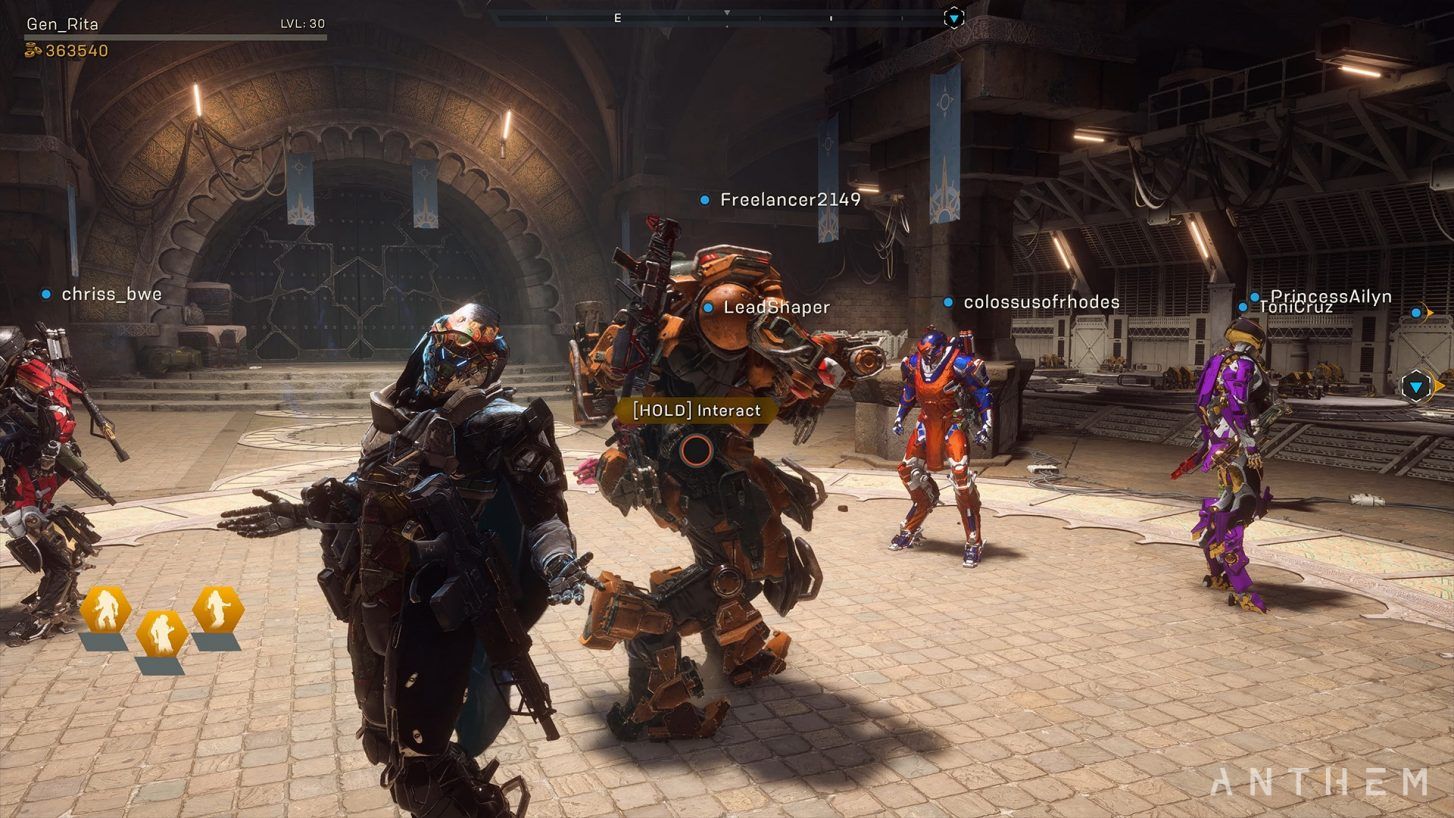Click the blue dot marker above Freelancer2149
The height and width of the screenshot is (818, 1454).
(x=703, y=200)
